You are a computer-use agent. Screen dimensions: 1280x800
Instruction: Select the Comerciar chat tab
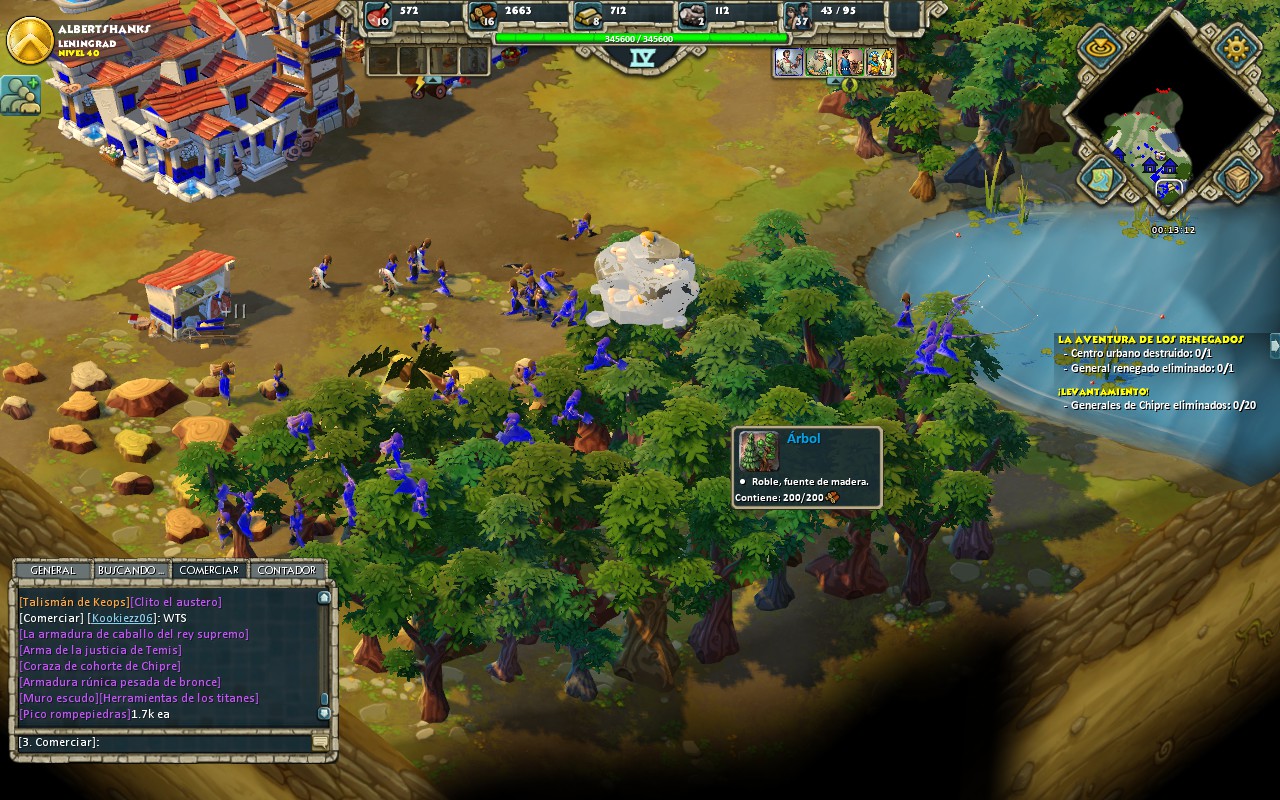point(209,570)
